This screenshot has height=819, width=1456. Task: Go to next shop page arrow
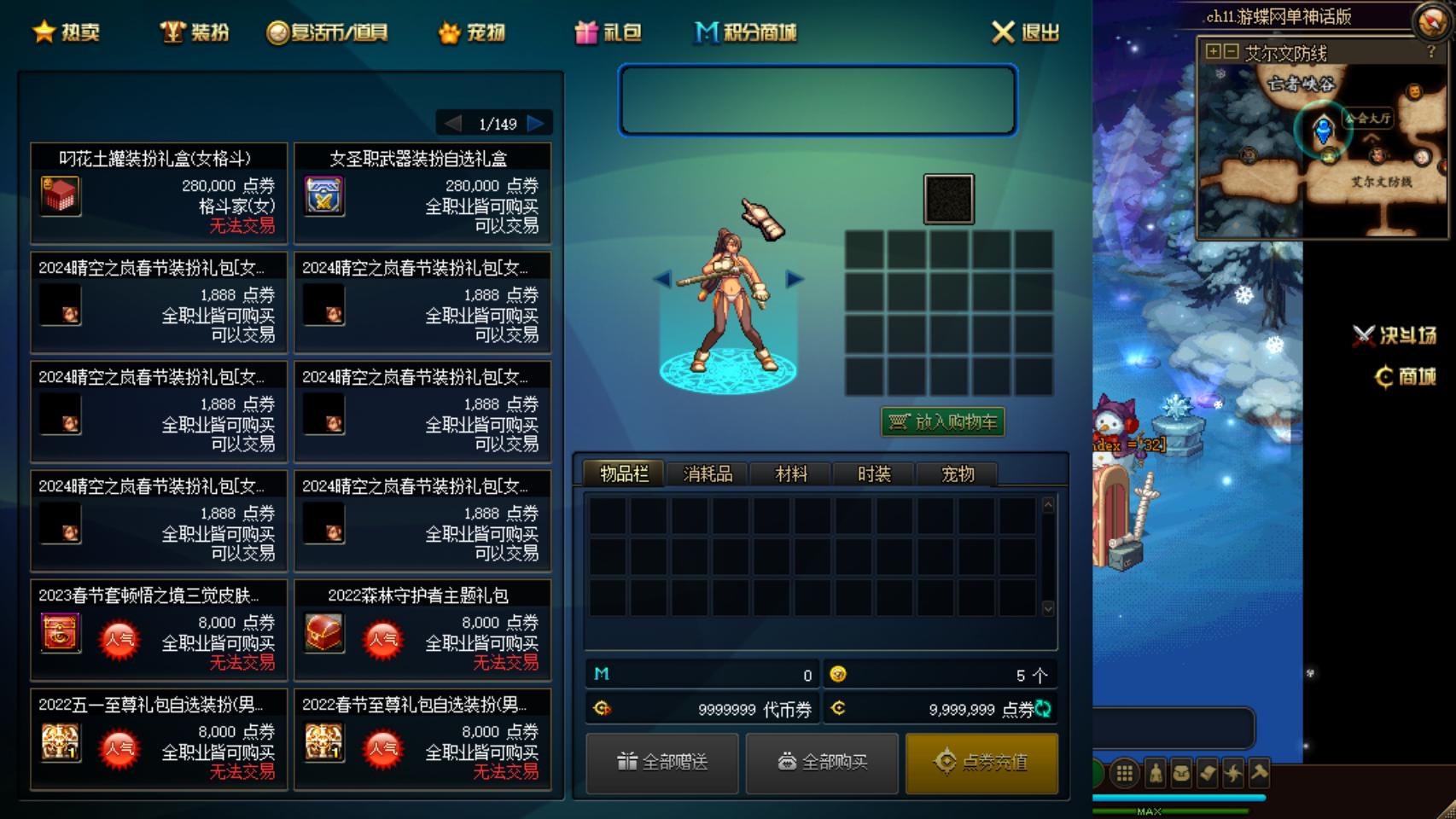pyautogui.click(x=536, y=124)
